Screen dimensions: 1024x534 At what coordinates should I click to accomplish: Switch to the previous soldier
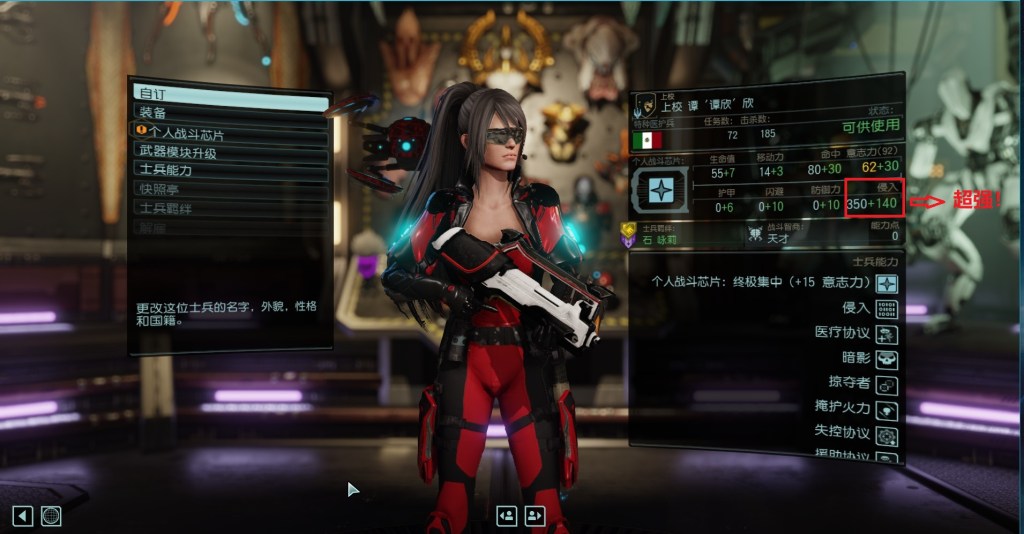click(x=506, y=515)
